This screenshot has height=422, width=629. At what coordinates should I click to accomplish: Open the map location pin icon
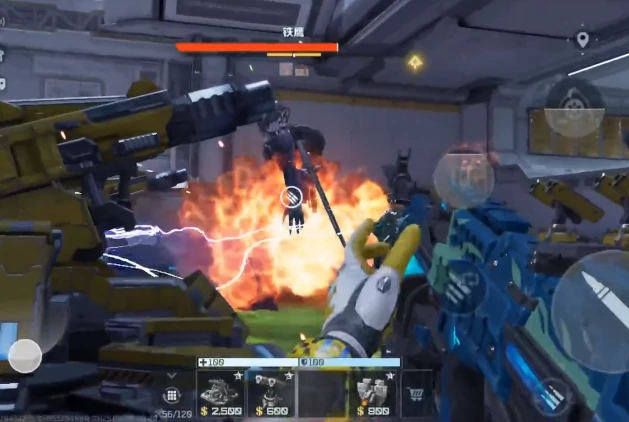click(x=582, y=39)
